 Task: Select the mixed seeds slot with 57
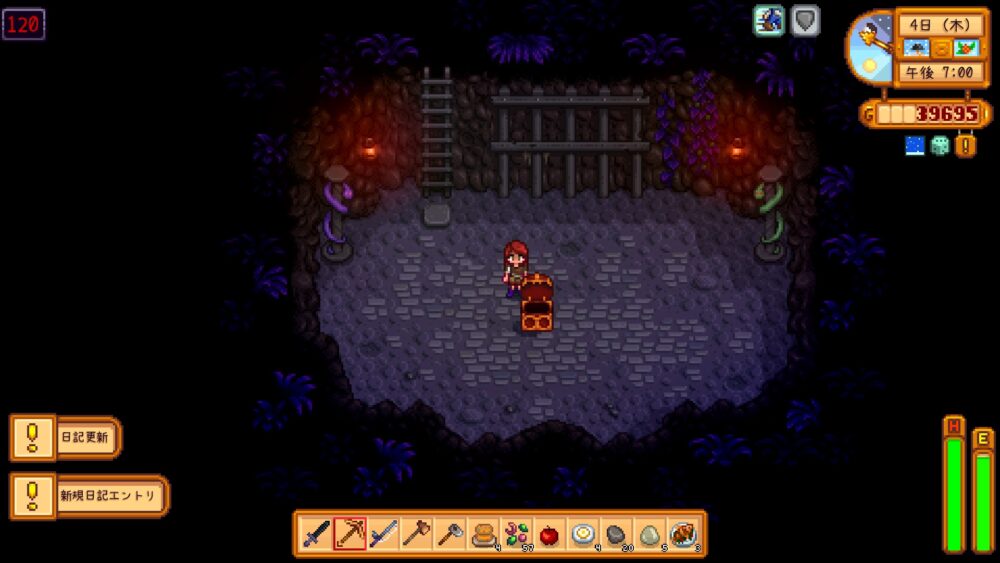coord(516,534)
